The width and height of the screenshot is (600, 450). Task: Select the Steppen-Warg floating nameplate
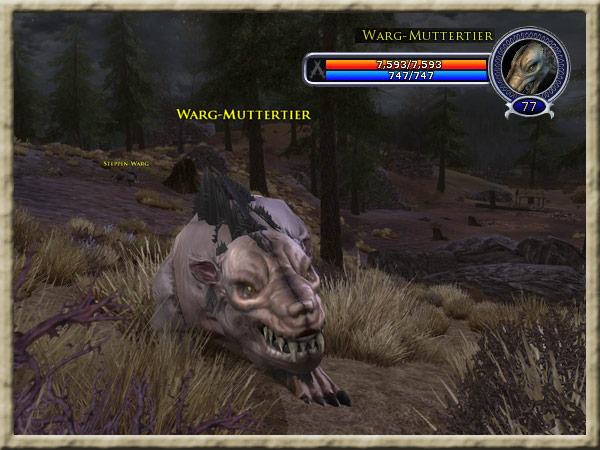[125, 161]
